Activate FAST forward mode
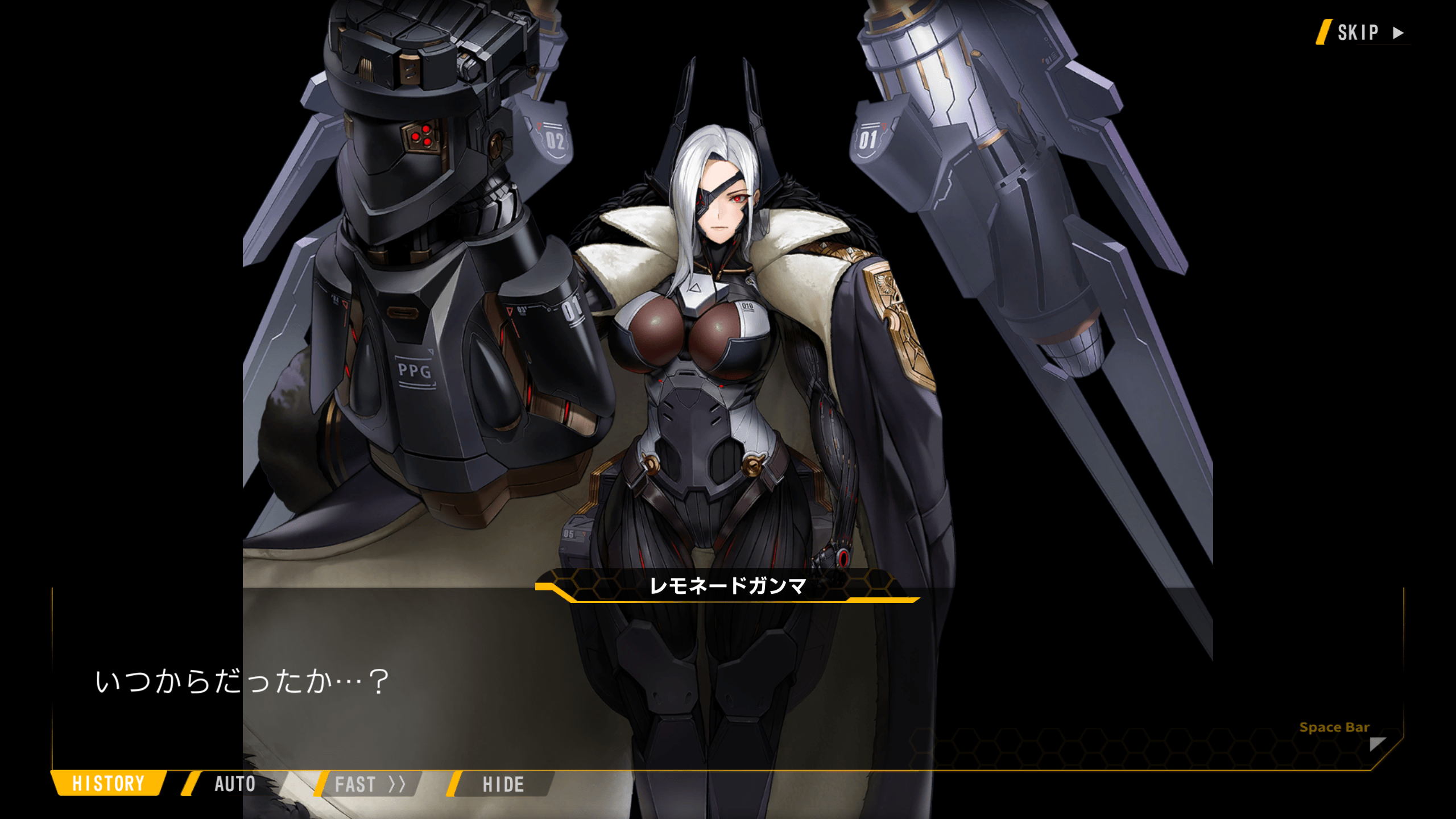 tap(369, 784)
